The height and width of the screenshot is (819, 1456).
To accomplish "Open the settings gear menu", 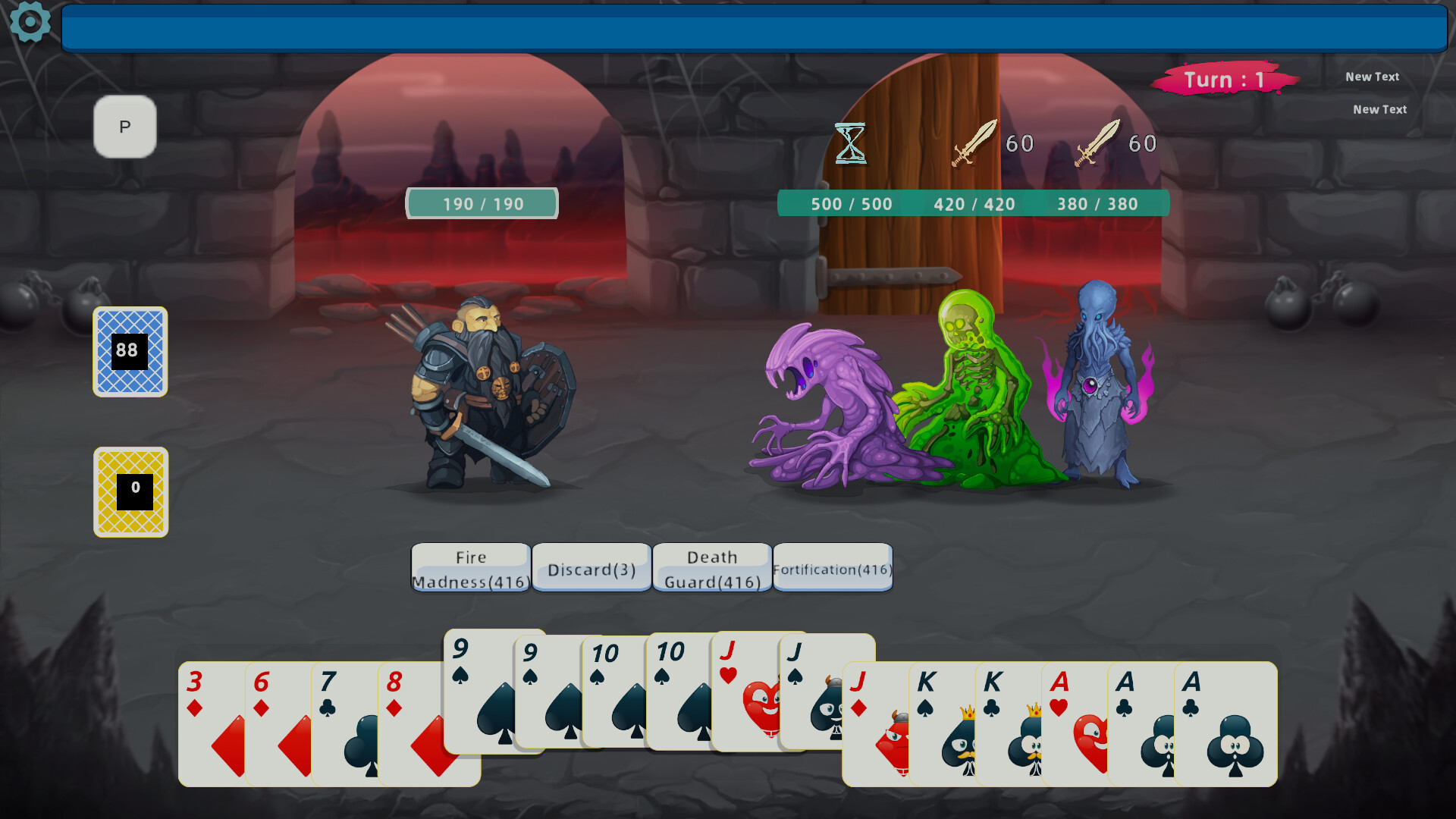I will tap(29, 23).
